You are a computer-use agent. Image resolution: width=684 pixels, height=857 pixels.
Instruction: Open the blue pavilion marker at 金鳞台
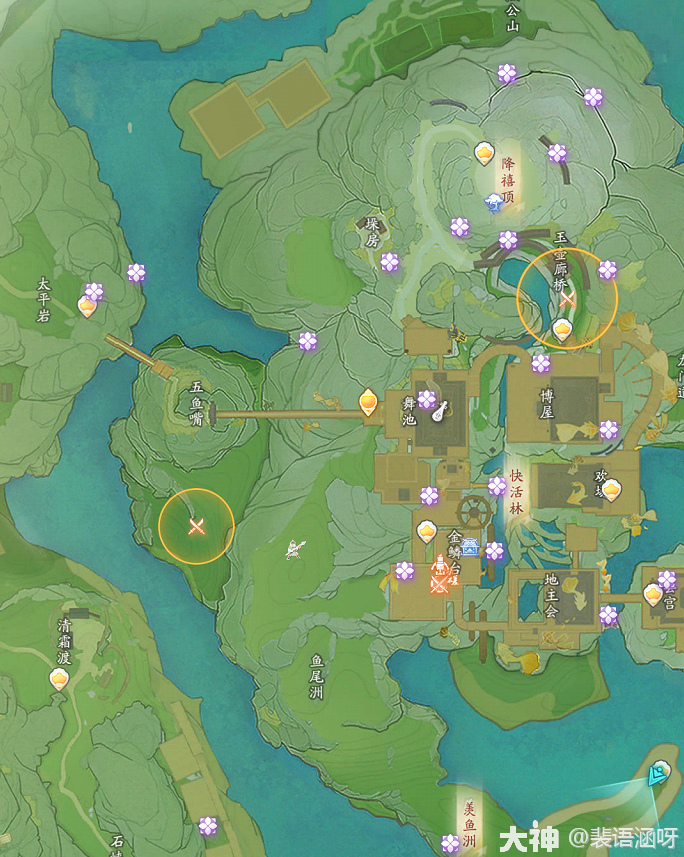[x=470, y=546]
